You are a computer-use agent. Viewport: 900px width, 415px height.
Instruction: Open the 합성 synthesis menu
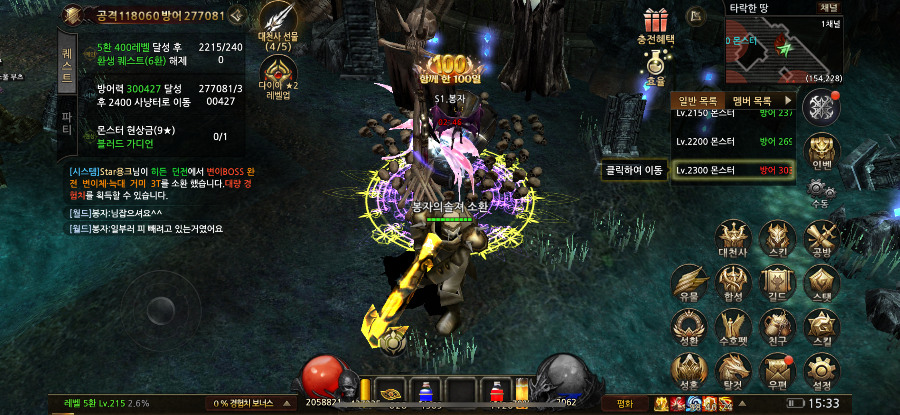(x=730, y=282)
